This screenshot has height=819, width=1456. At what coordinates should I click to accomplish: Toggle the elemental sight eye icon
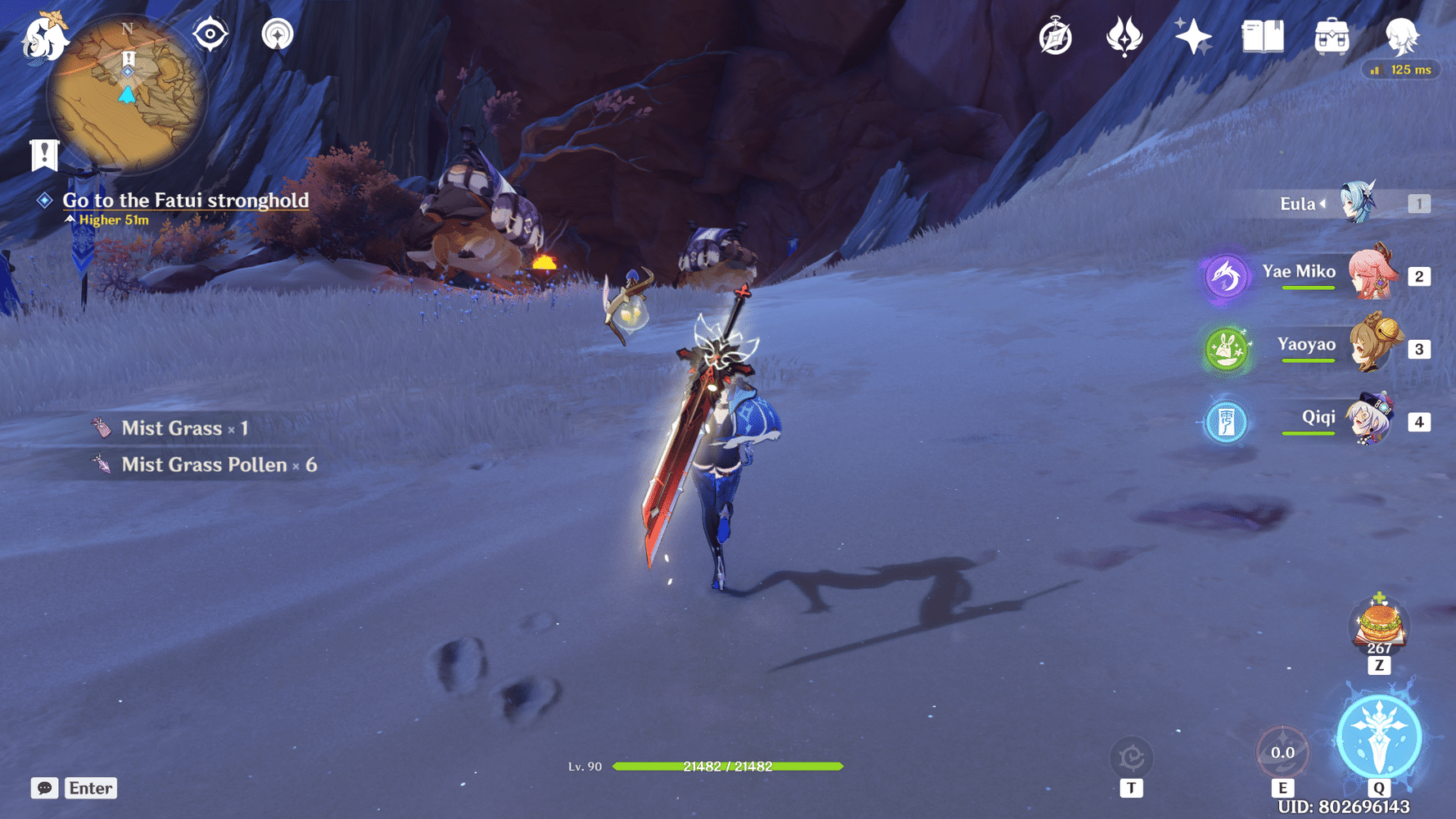click(x=210, y=34)
